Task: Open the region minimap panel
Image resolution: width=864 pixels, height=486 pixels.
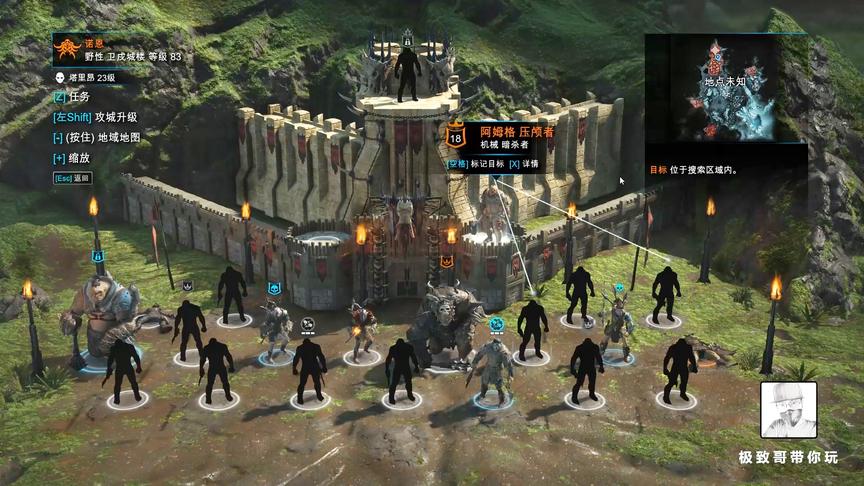Action: [x=724, y=88]
